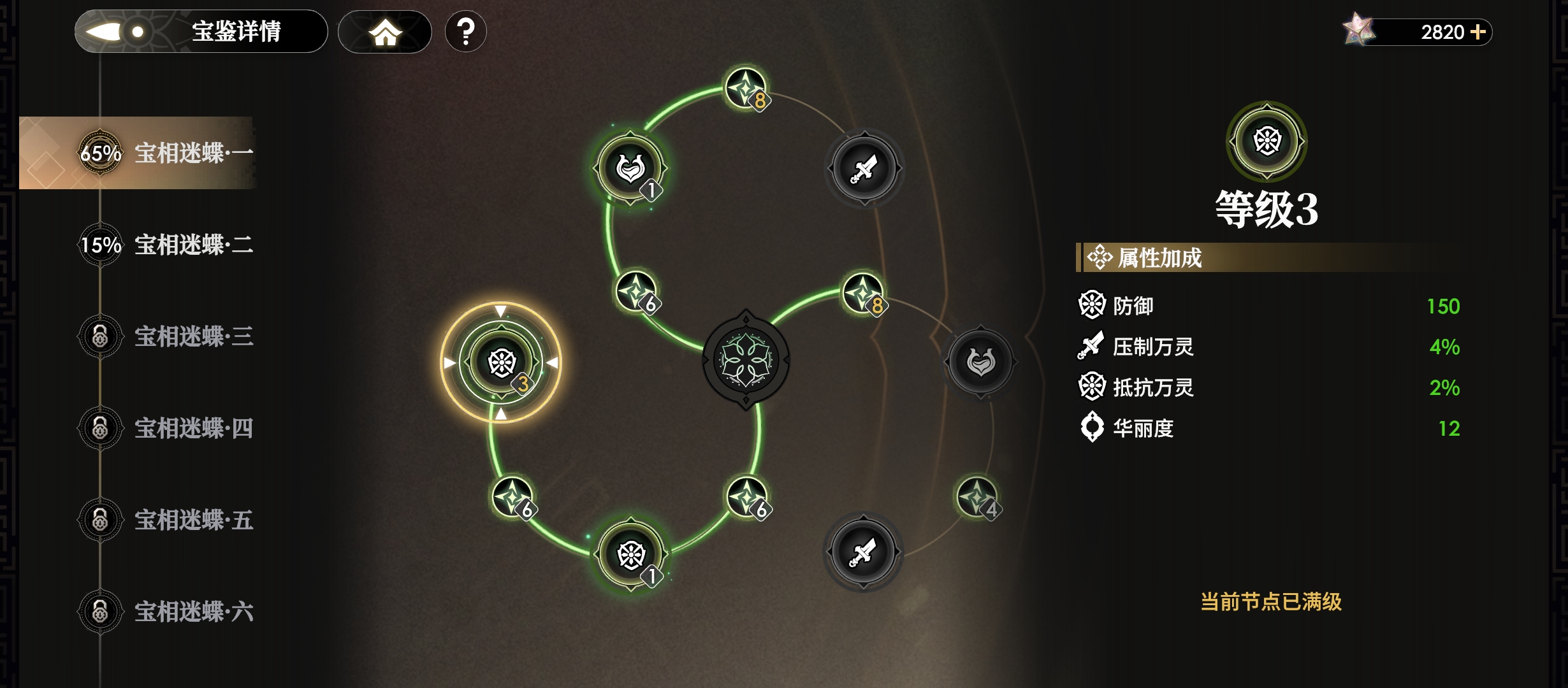Pick the lower unlit sword node
This screenshot has height=688, width=1568.
(863, 552)
